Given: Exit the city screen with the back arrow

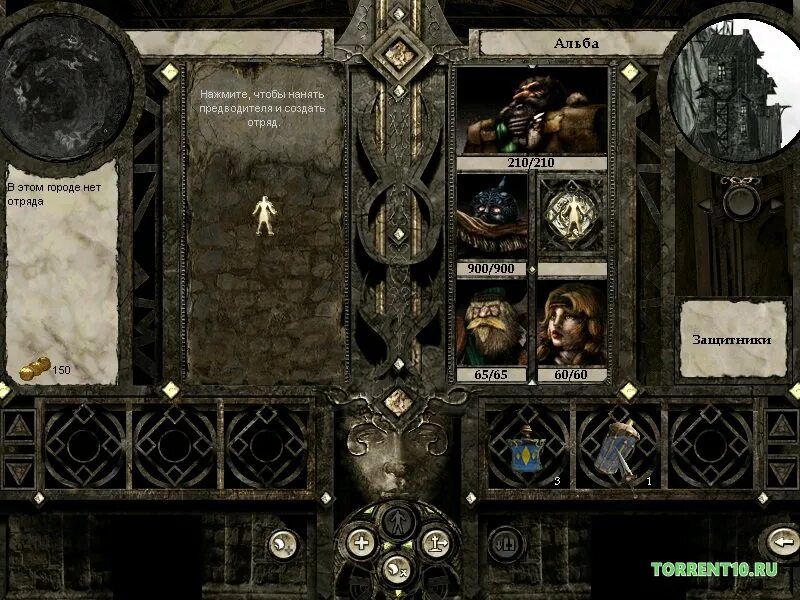Looking at the screenshot, I should click(781, 543).
